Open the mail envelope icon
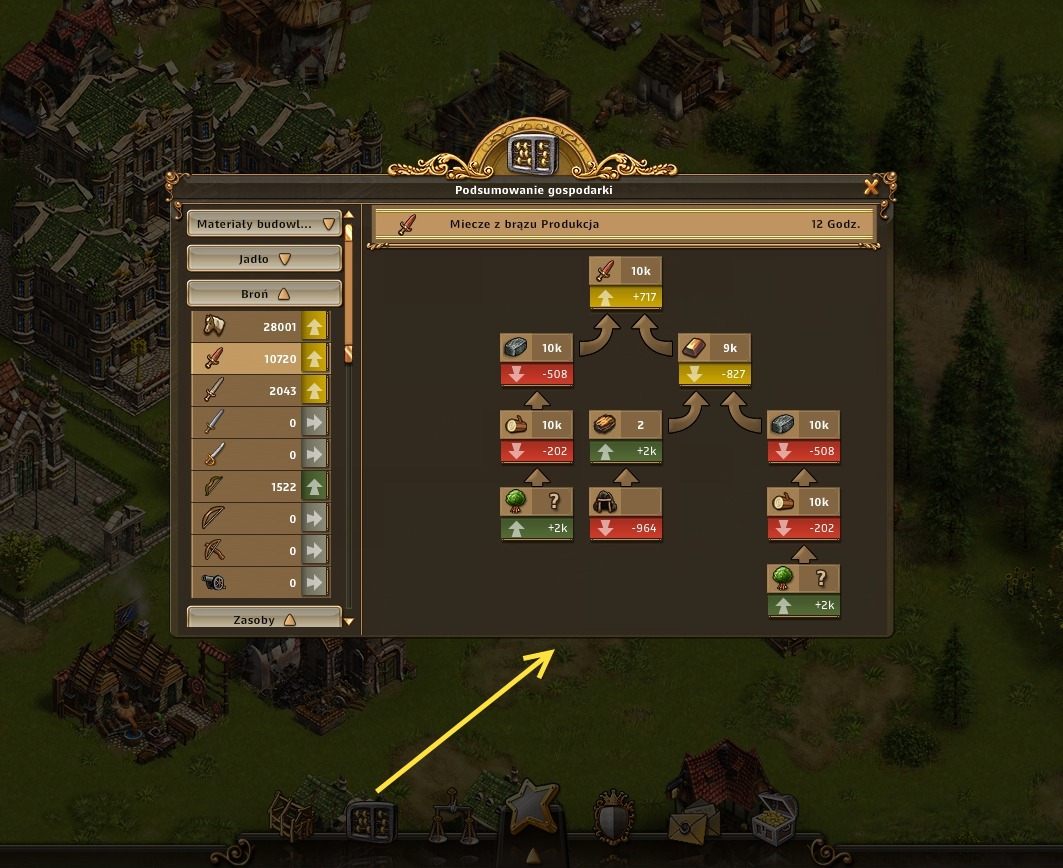Viewport: 1063px width, 868px height. (x=690, y=822)
